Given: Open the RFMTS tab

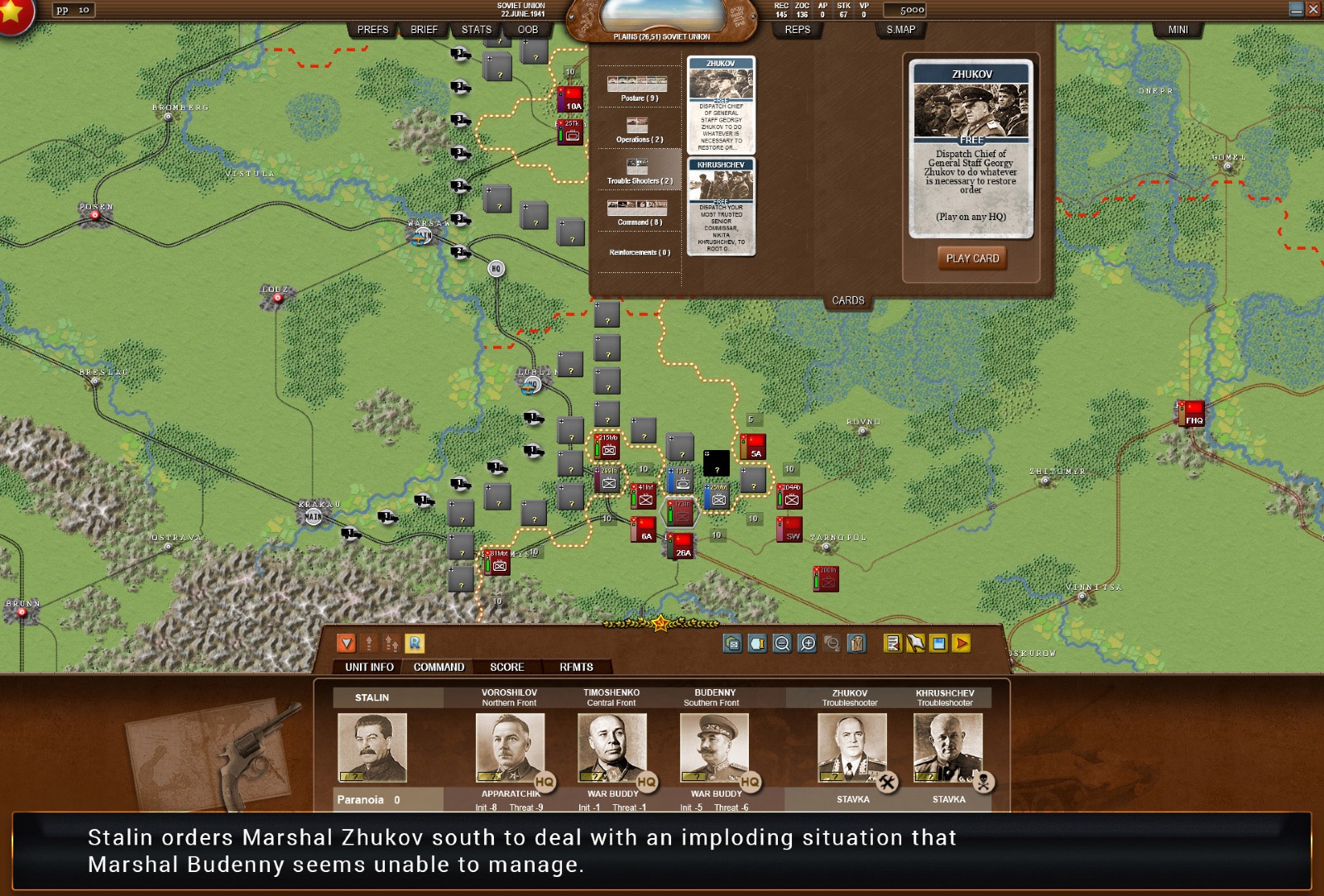Looking at the screenshot, I should pyautogui.click(x=576, y=667).
